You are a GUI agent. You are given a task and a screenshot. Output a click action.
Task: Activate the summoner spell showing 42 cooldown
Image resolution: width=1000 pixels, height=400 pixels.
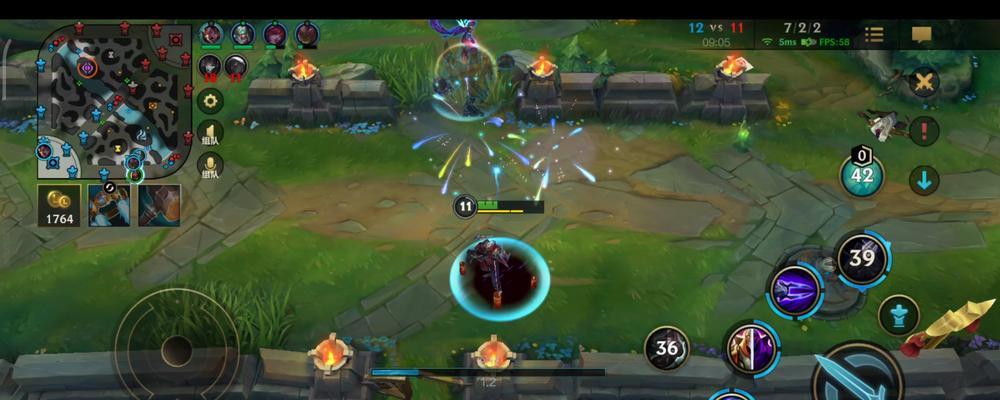[862, 176]
